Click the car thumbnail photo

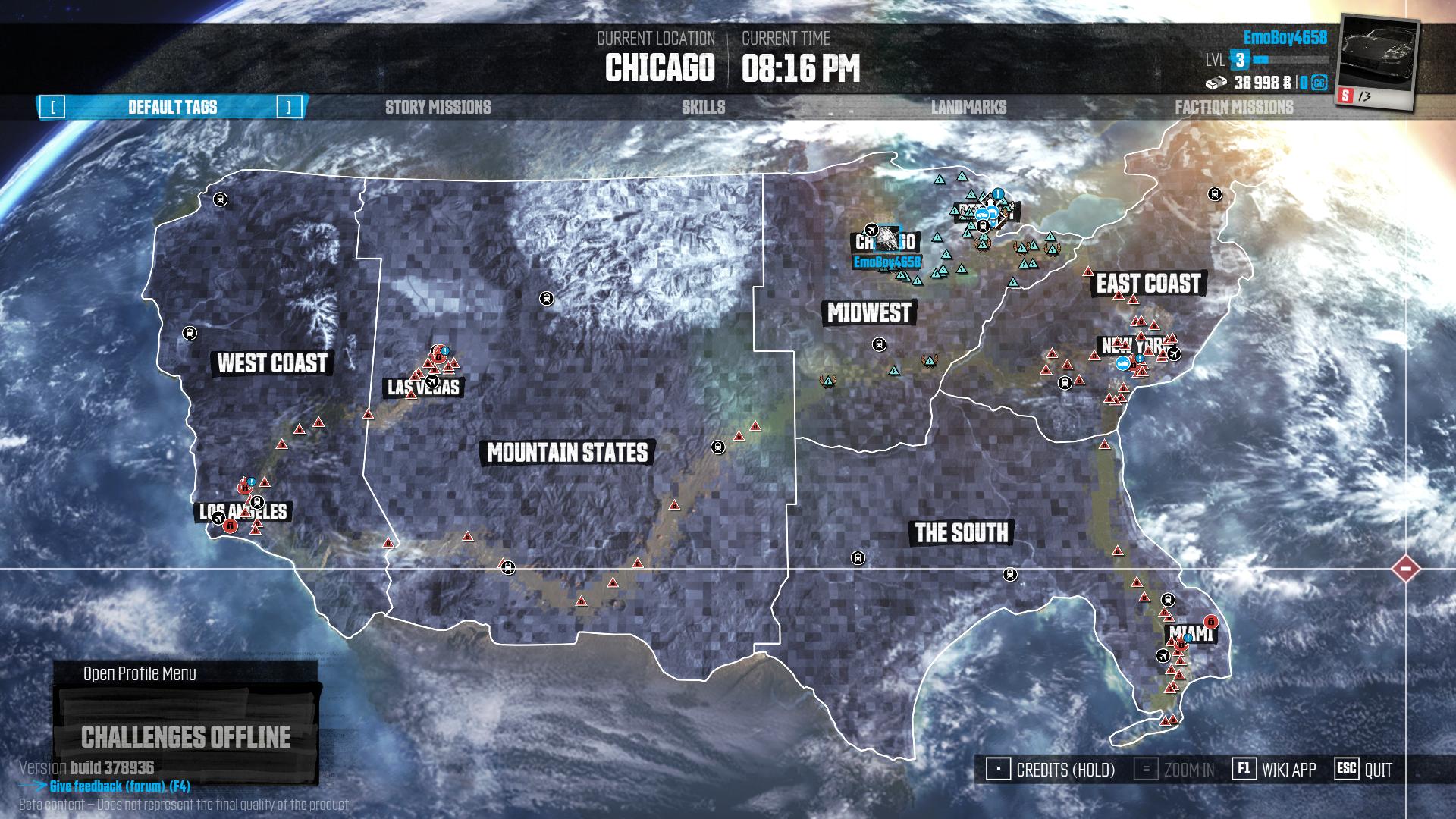pos(1377,59)
